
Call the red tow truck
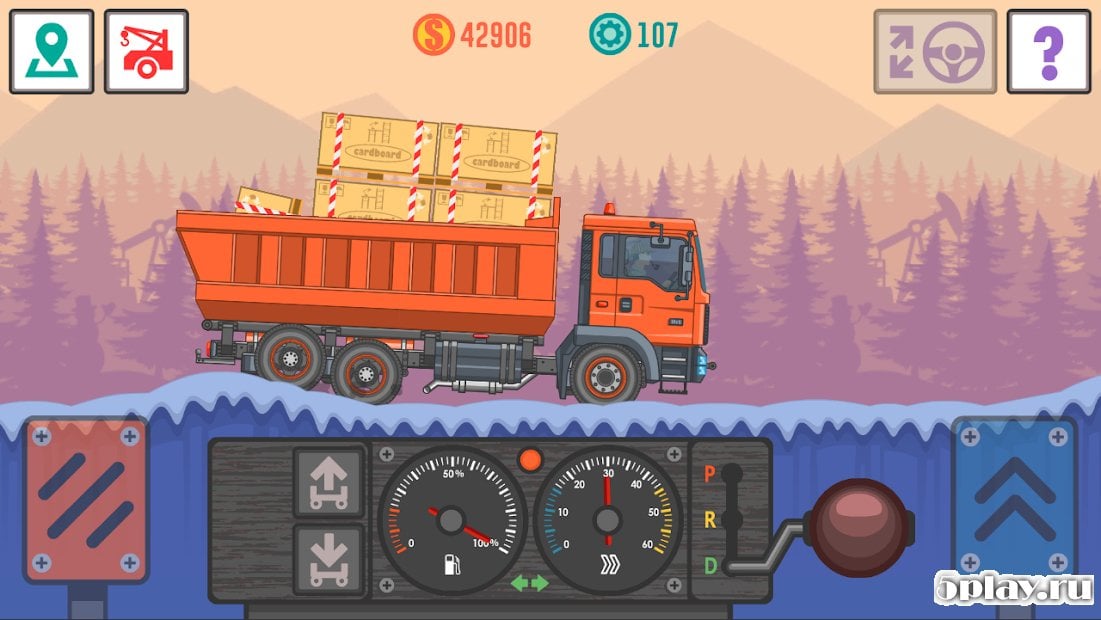click(x=146, y=51)
